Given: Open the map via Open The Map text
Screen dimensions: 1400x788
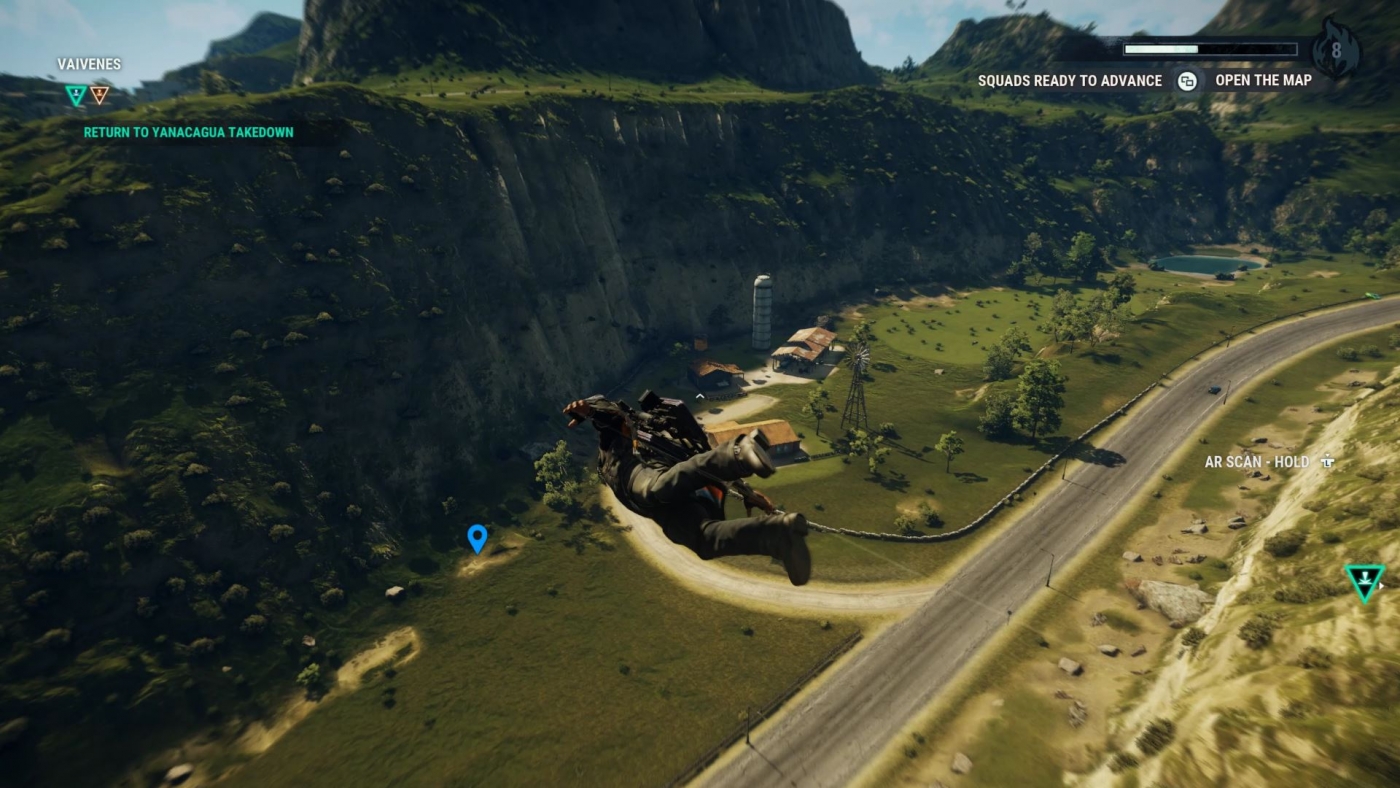Looking at the screenshot, I should tap(1263, 80).
